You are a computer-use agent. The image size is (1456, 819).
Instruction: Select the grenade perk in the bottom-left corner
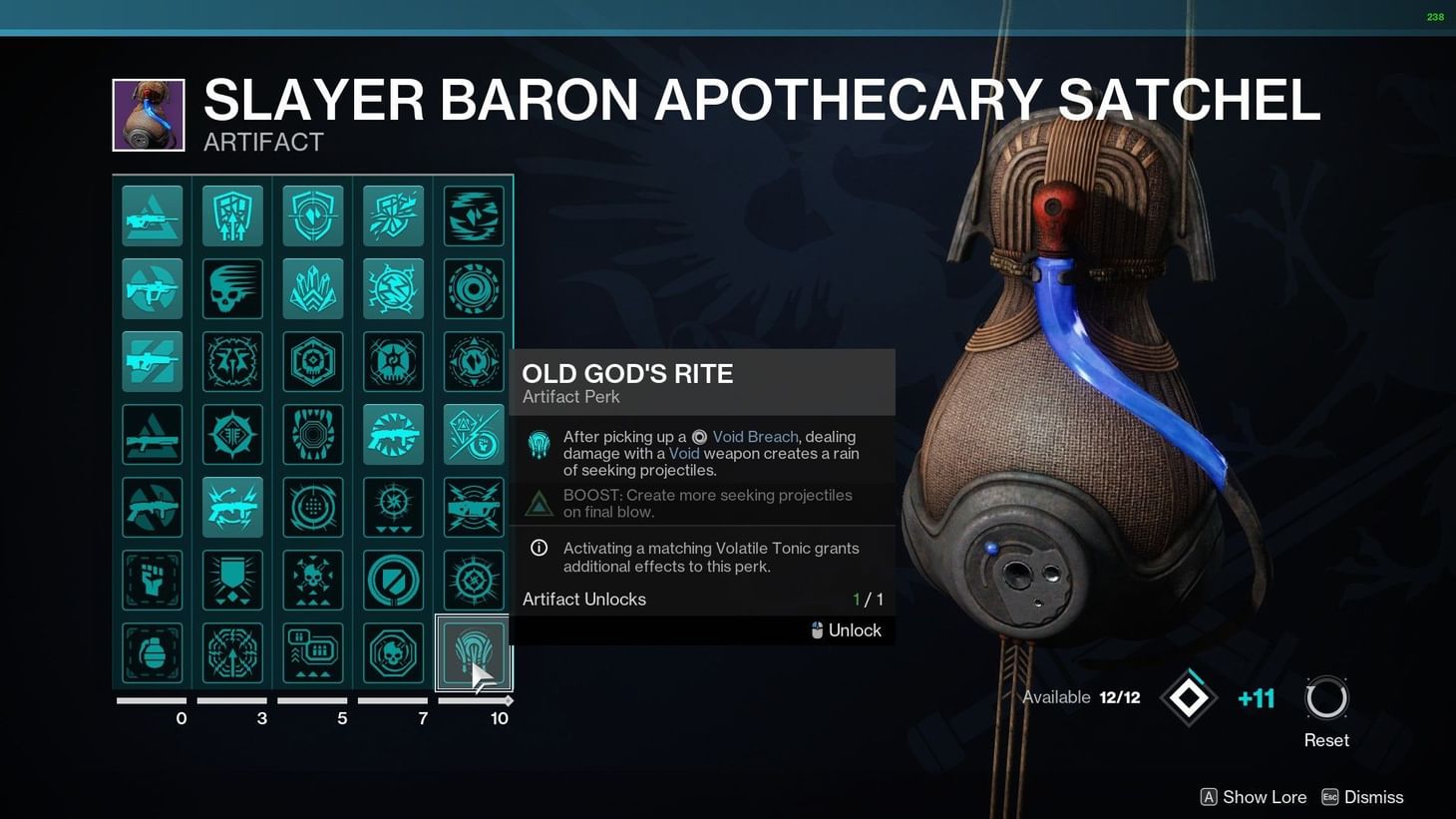coord(152,652)
